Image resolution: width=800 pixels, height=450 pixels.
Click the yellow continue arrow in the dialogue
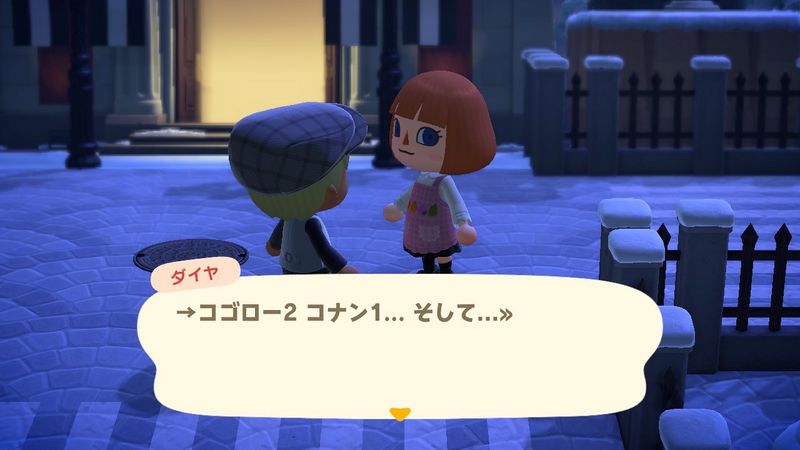click(x=399, y=411)
